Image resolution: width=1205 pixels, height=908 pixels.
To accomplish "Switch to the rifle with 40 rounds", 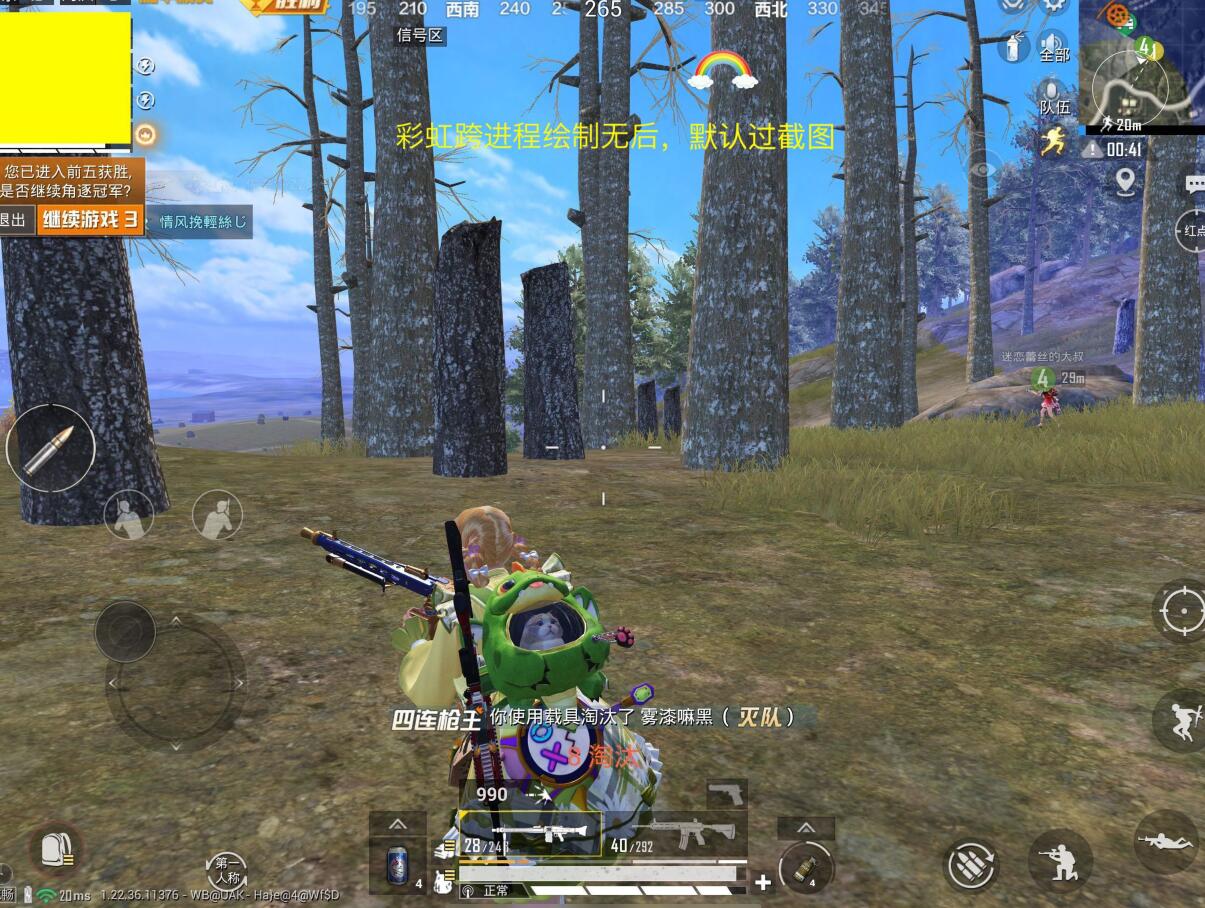I will point(675,833).
